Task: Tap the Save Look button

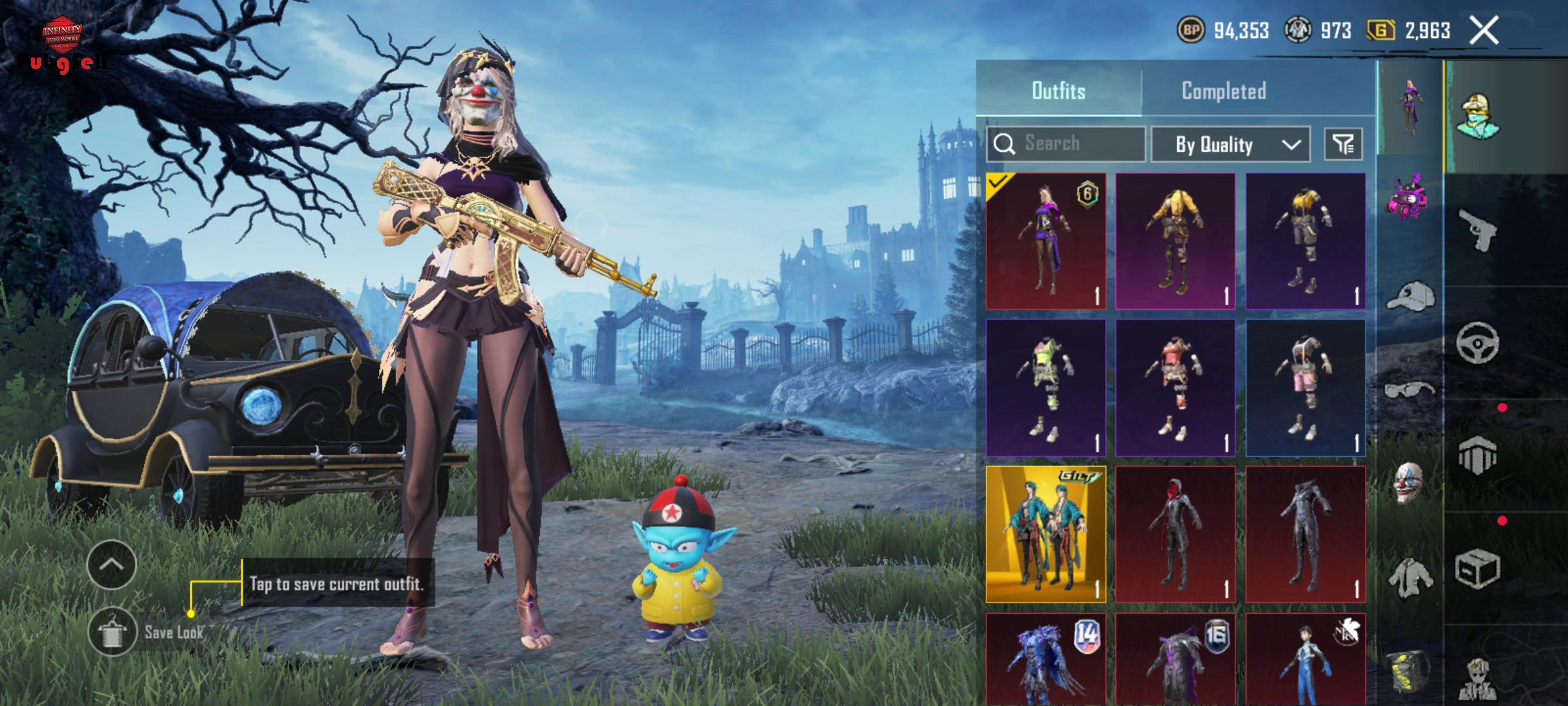Action: [x=112, y=632]
